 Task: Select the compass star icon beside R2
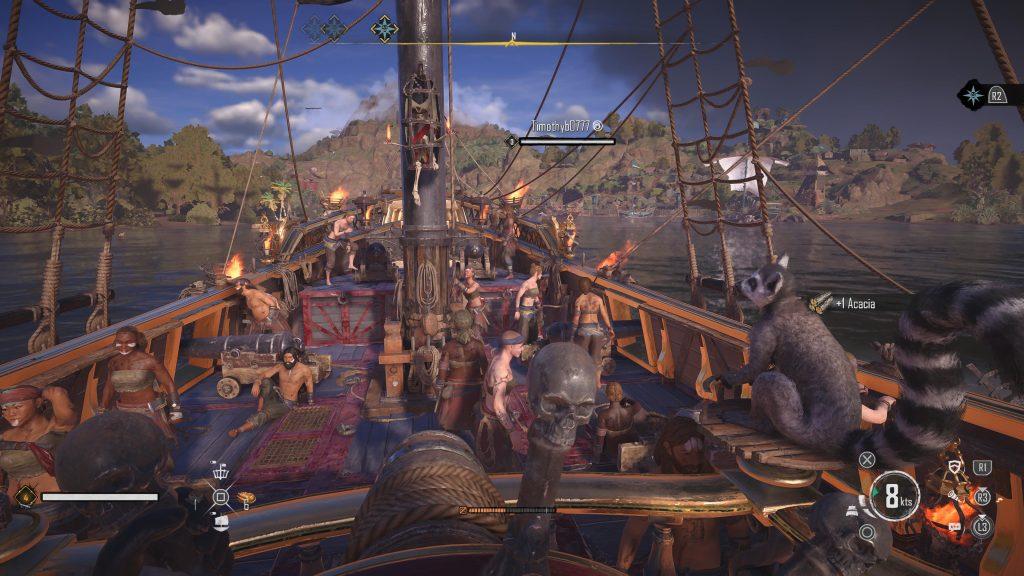click(972, 96)
